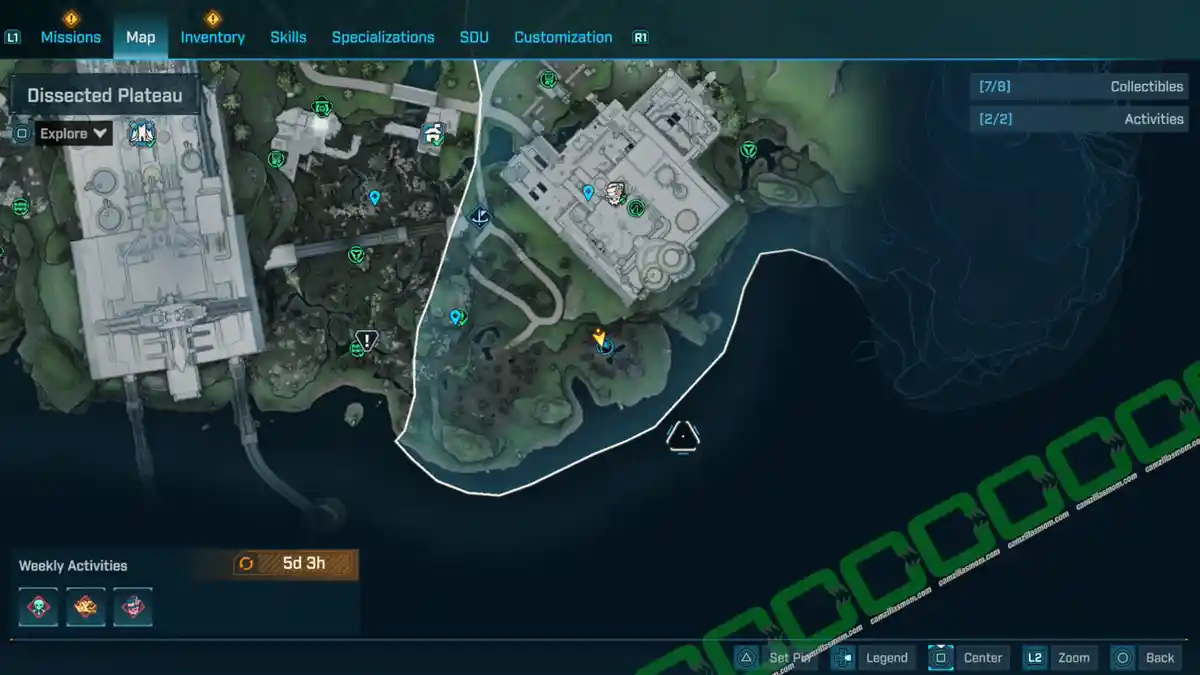Open the Specializations tab
Viewport: 1200px width, 675px height.
(x=383, y=37)
